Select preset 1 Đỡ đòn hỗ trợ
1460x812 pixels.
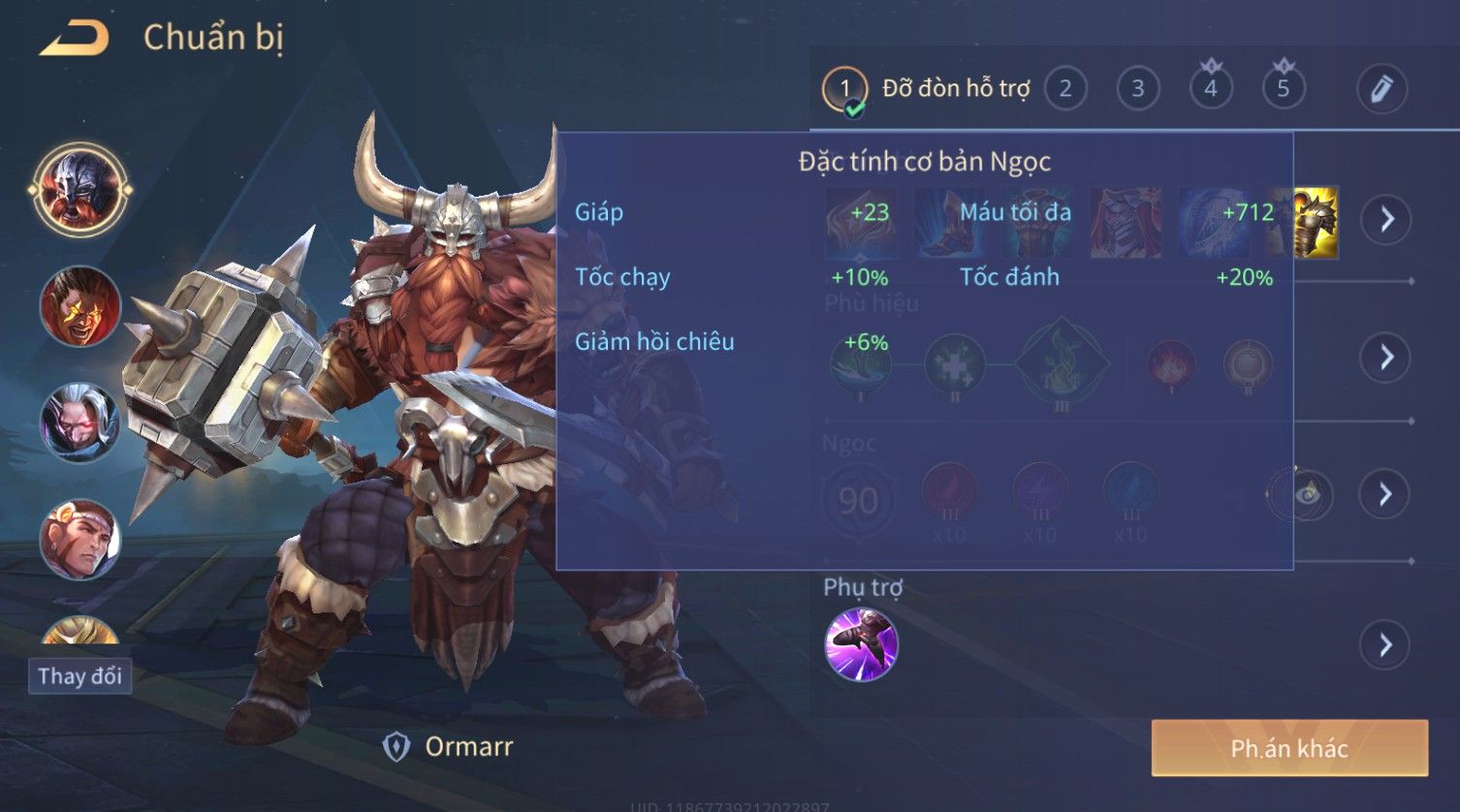coord(844,89)
